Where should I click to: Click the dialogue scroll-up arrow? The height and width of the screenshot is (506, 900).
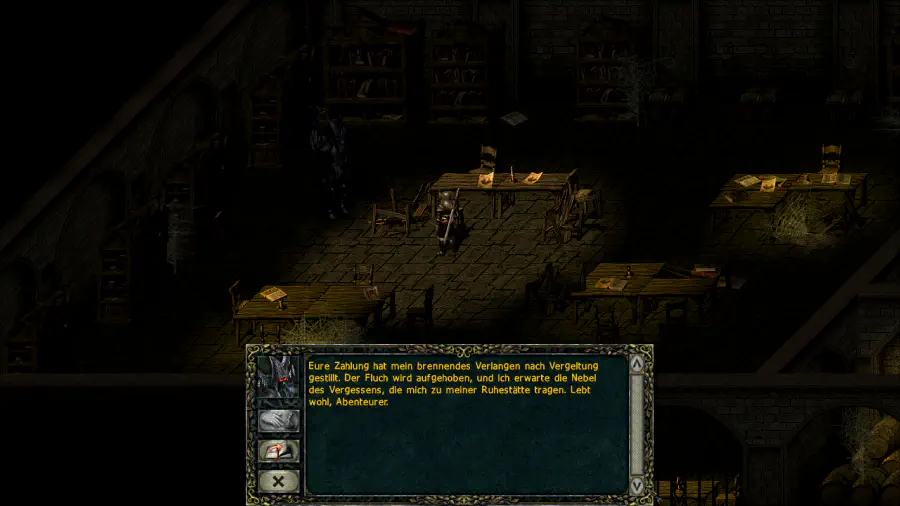pyautogui.click(x=637, y=364)
